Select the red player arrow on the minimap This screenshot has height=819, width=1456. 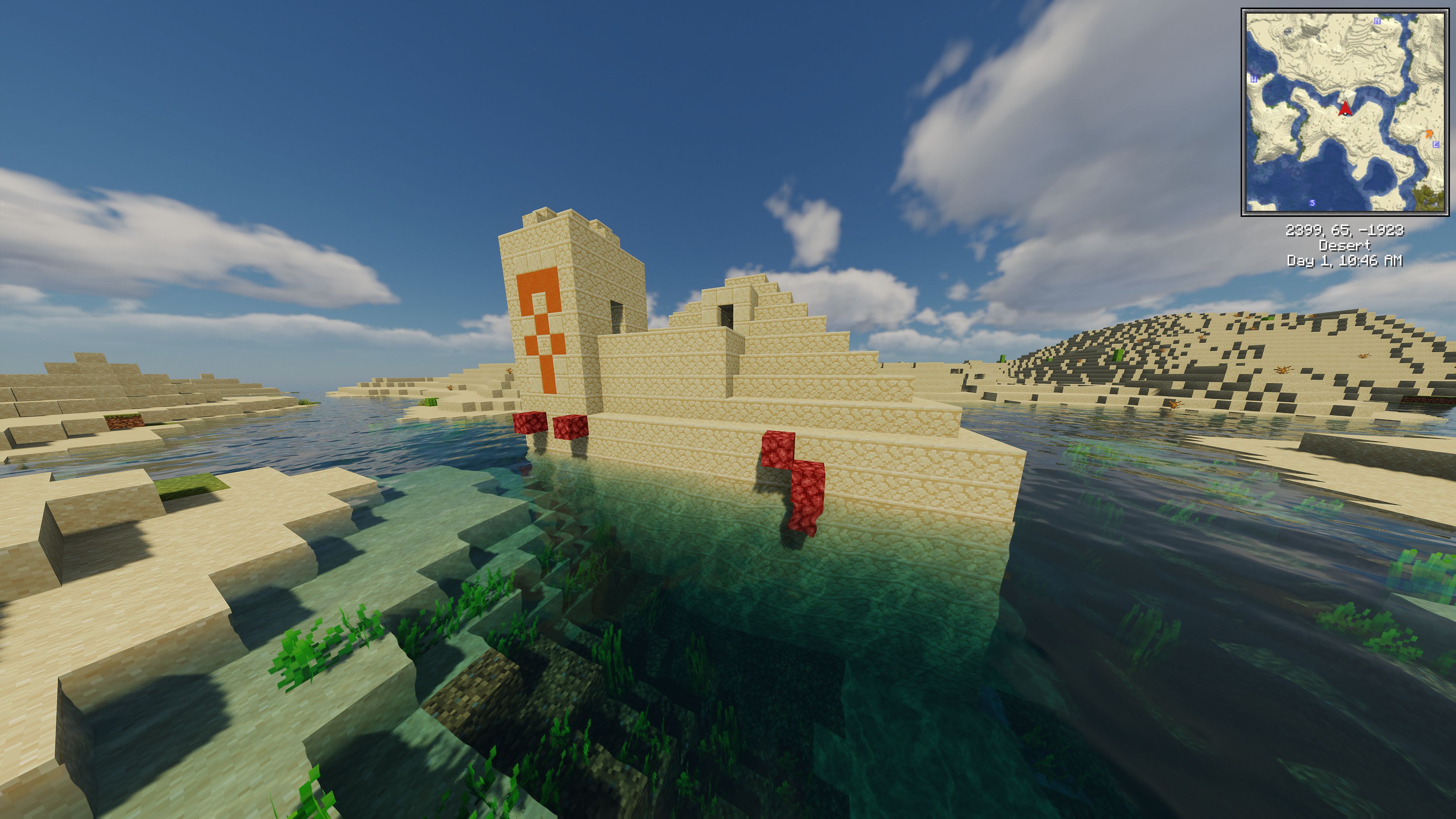1345,108
